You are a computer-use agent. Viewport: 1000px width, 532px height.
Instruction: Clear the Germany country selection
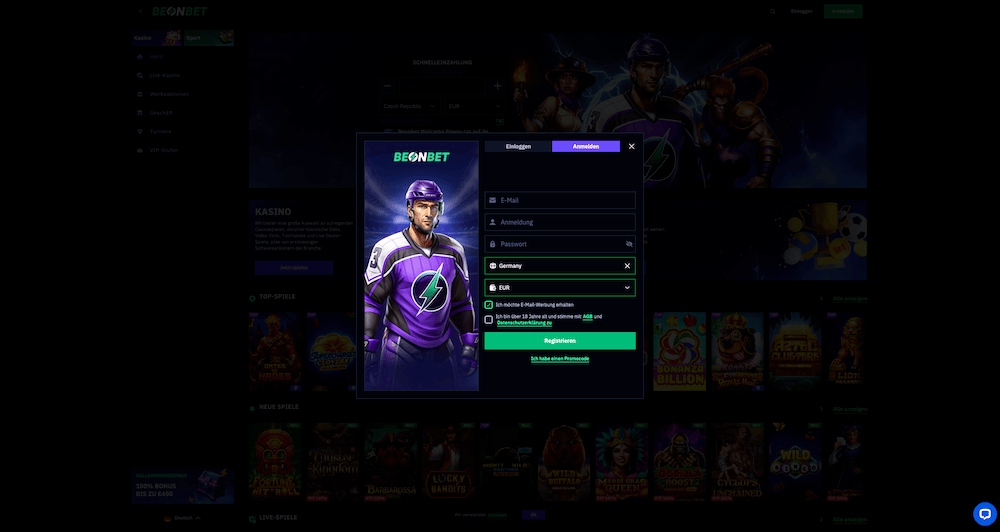pyautogui.click(x=628, y=266)
